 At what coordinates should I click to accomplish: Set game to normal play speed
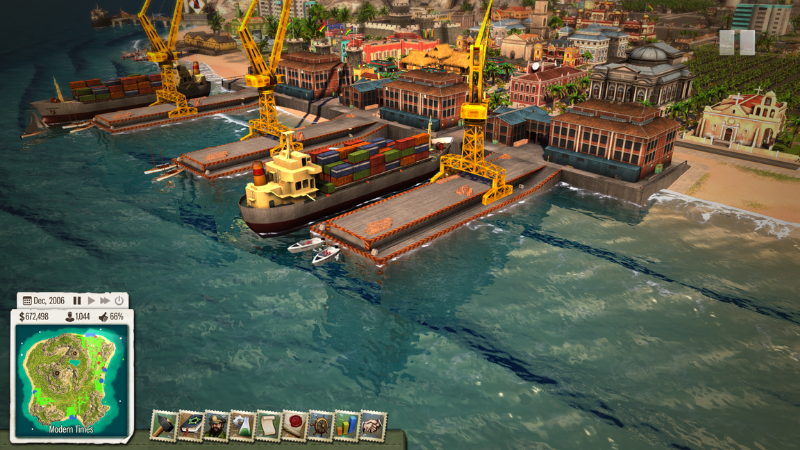coord(91,300)
